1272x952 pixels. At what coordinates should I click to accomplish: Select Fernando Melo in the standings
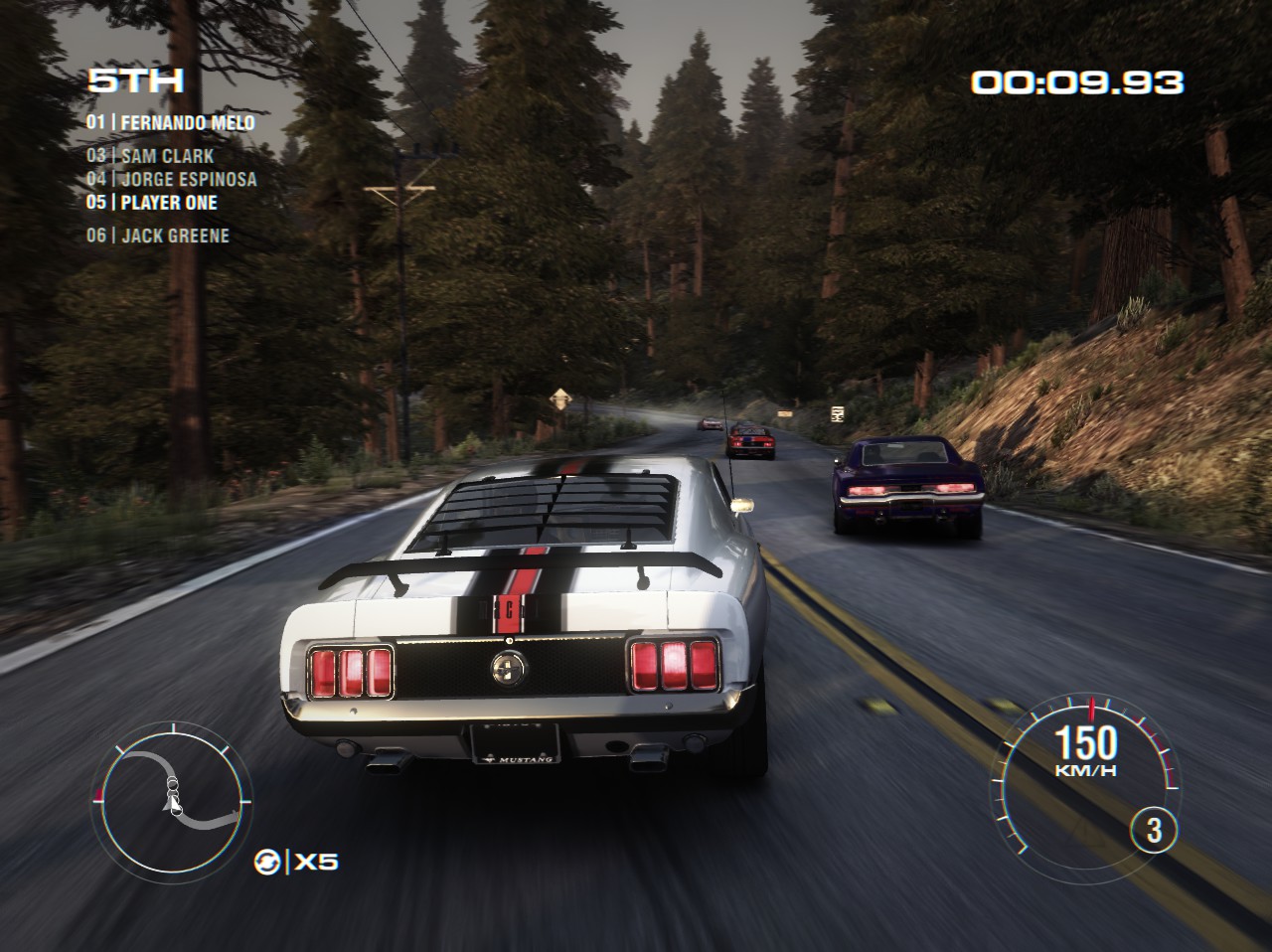click(x=170, y=123)
